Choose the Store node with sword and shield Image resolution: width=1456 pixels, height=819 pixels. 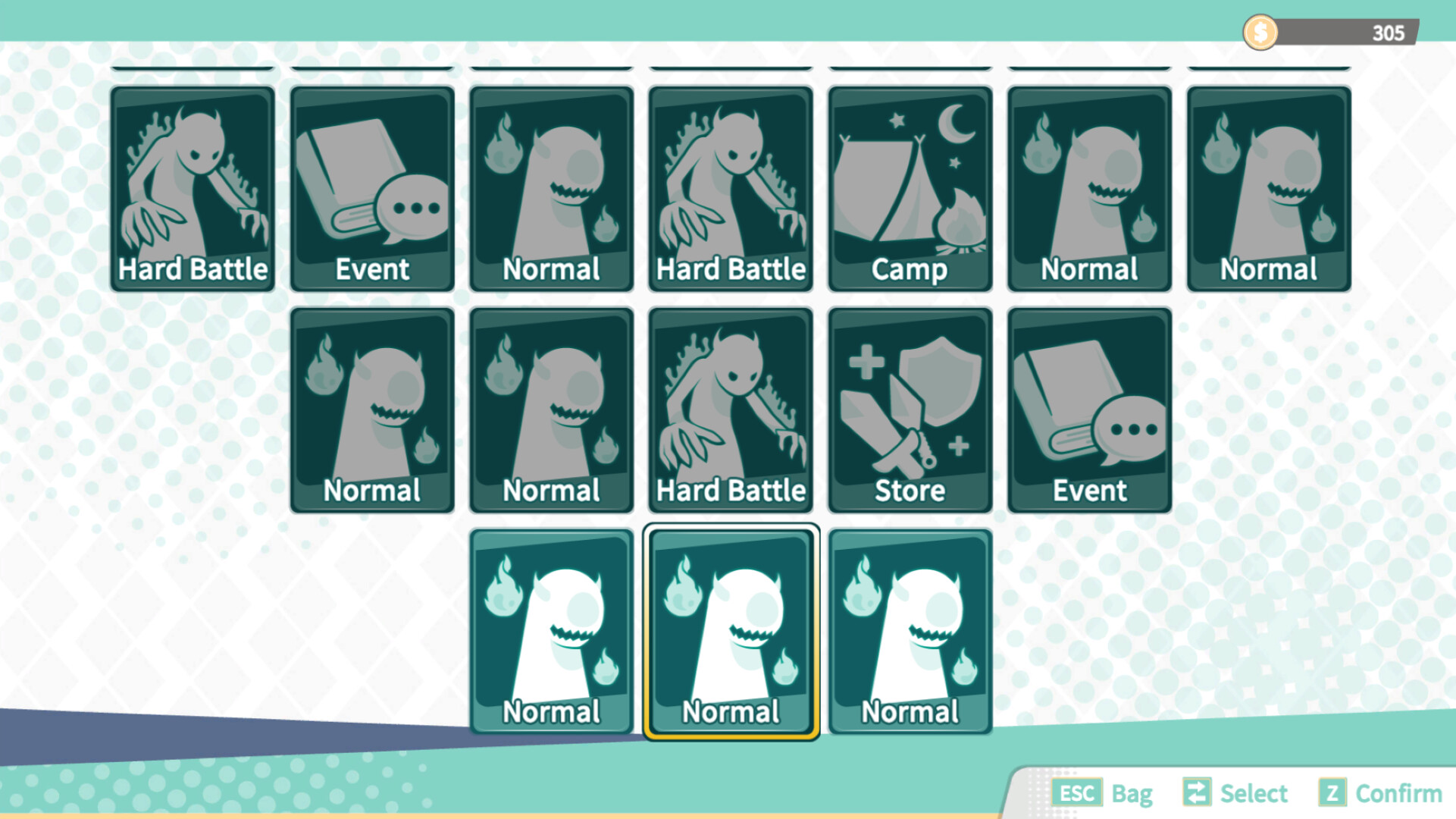coord(909,409)
